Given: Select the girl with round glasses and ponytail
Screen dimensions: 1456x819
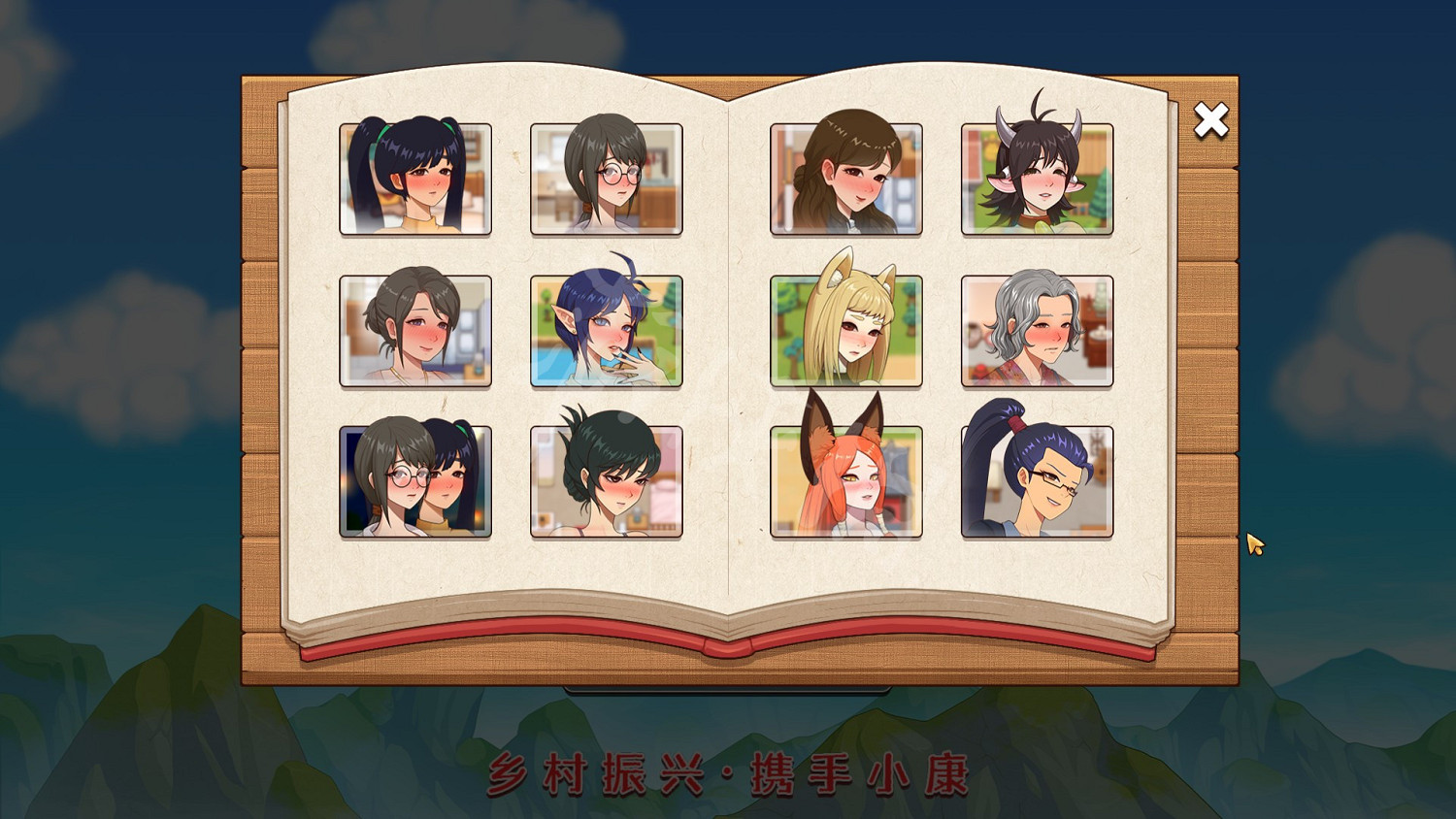Looking at the screenshot, I should (607, 179).
